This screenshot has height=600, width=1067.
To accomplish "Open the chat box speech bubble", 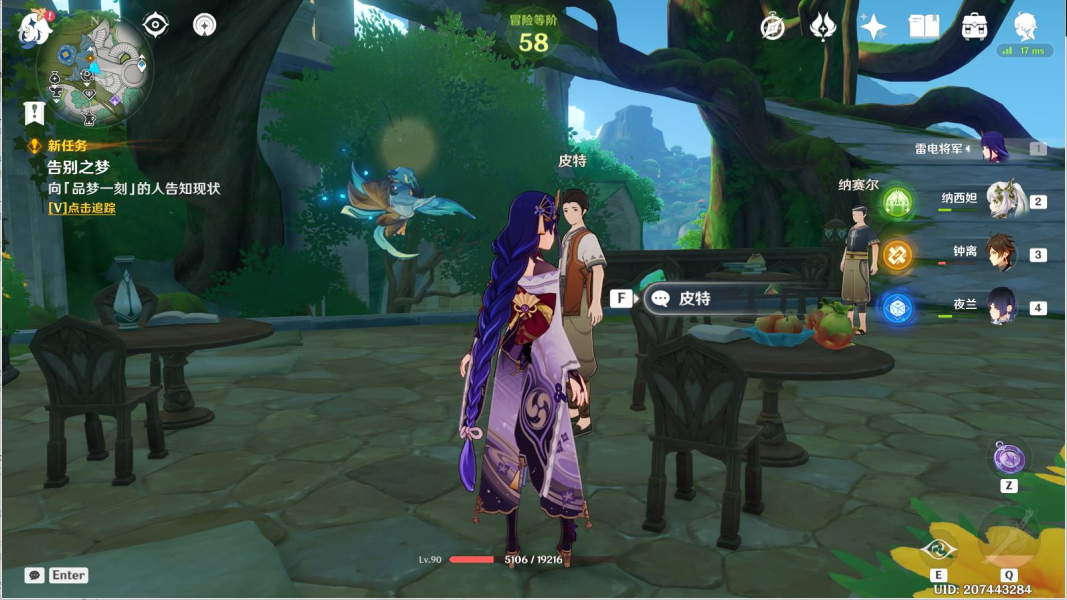I will 35,575.
